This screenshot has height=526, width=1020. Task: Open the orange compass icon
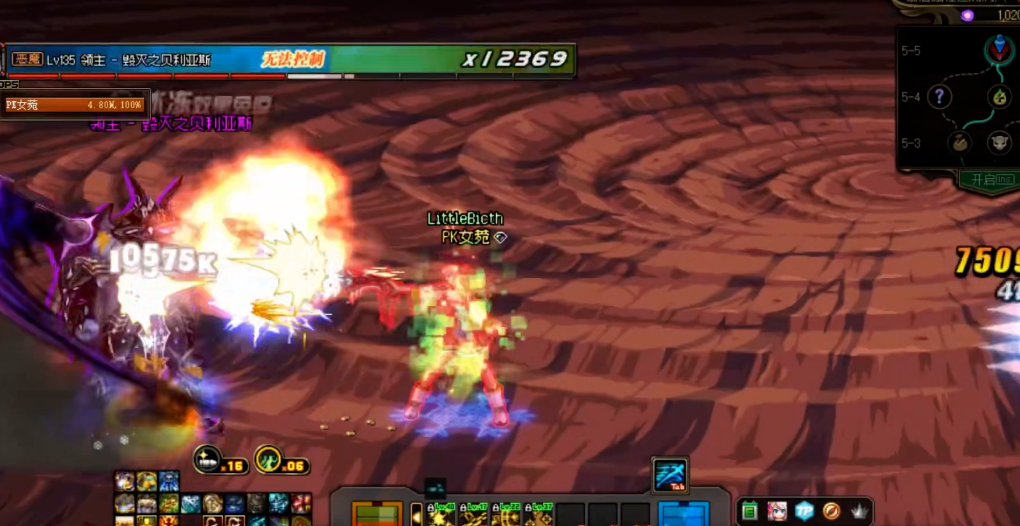[832, 511]
